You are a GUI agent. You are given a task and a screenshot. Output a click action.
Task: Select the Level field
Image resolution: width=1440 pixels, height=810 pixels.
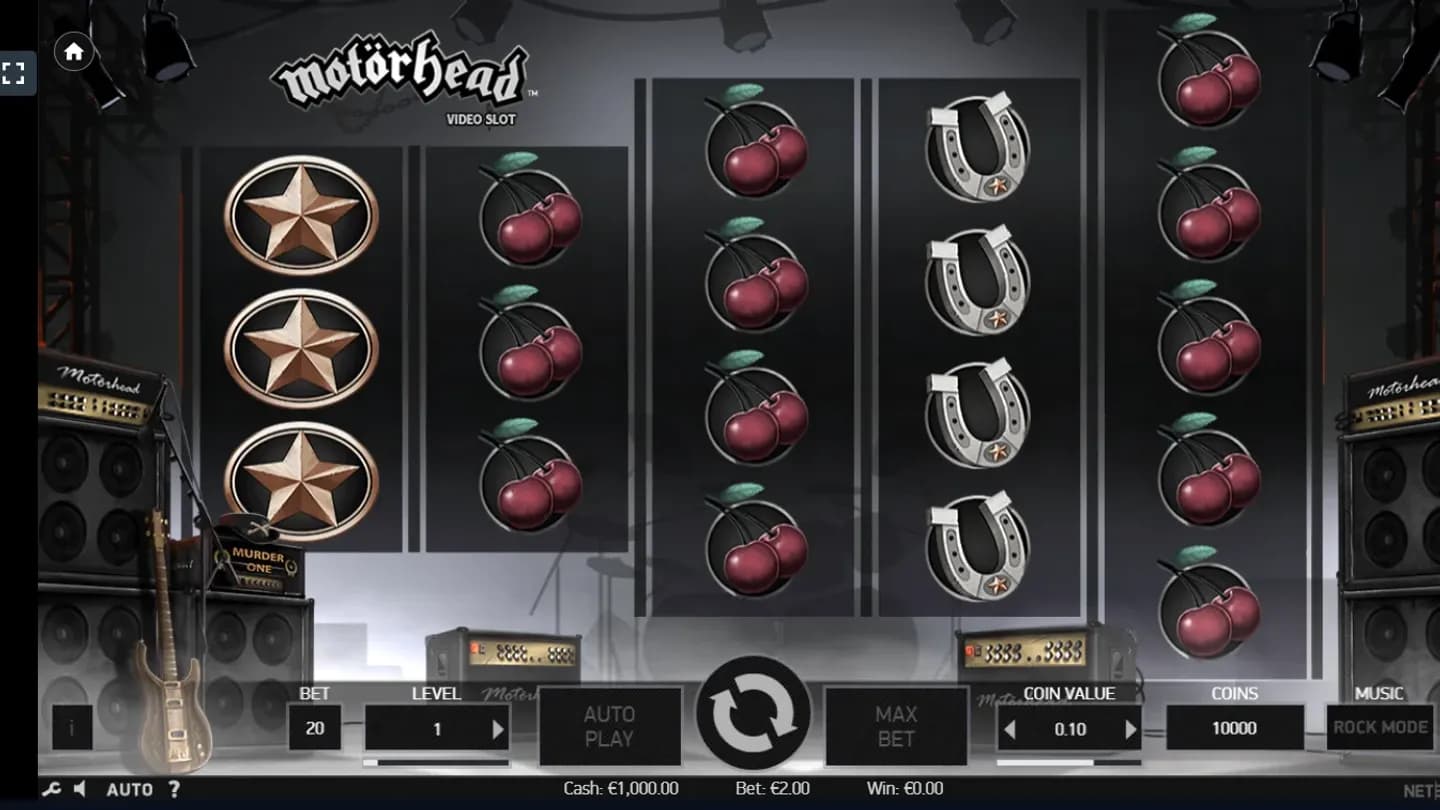click(437, 728)
